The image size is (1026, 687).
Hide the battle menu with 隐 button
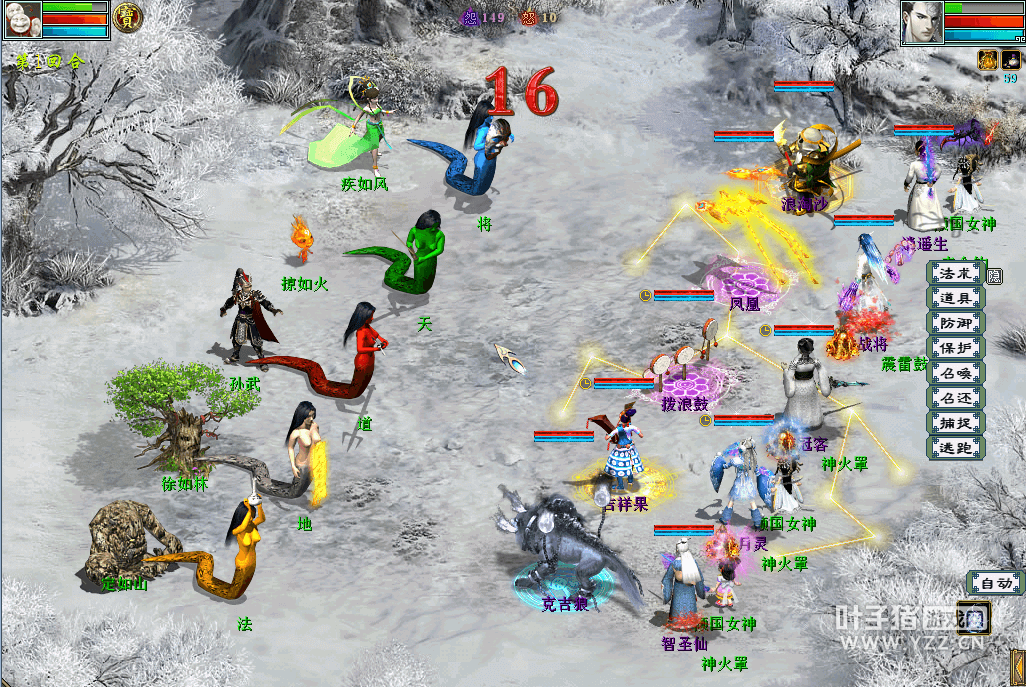click(x=994, y=274)
